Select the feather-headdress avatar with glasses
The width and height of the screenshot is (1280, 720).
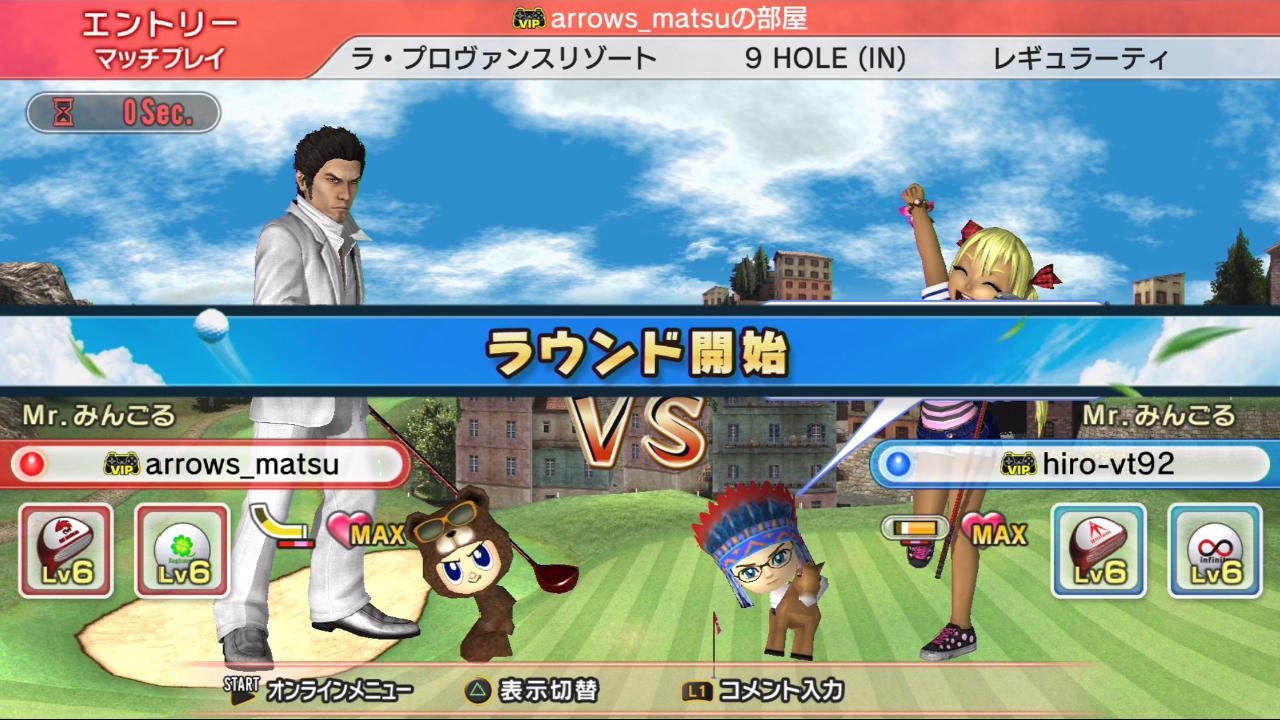coord(760,565)
